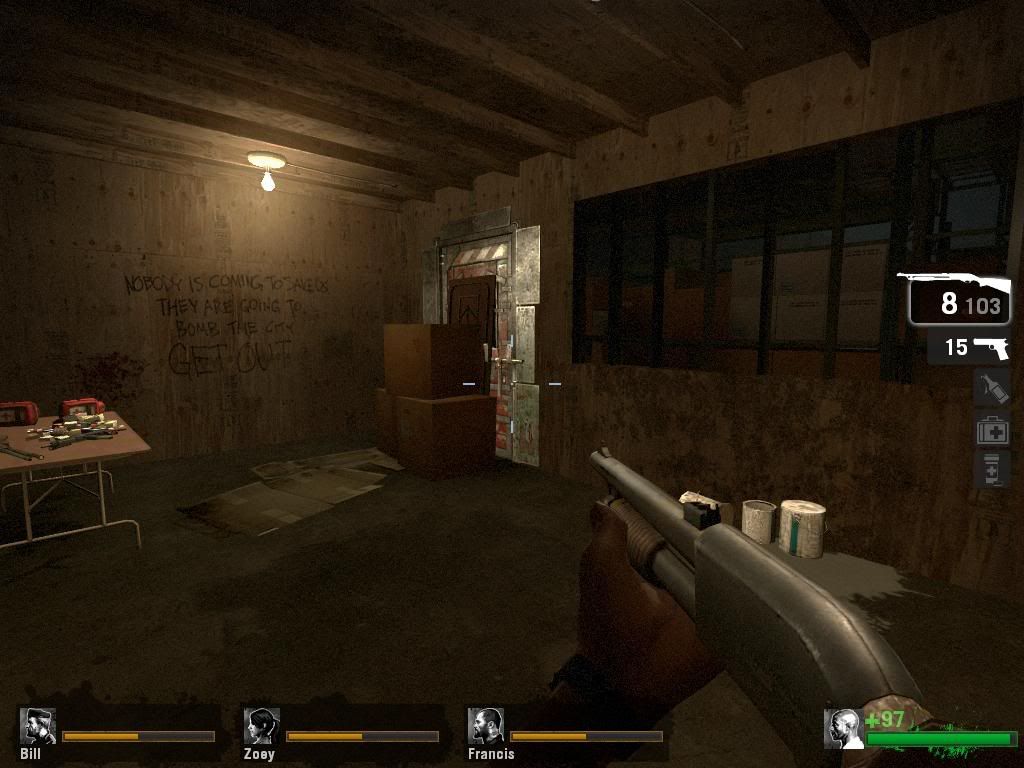Switch to the pistol secondary slot
Screen dimensions: 1024x768
pos(968,347)
